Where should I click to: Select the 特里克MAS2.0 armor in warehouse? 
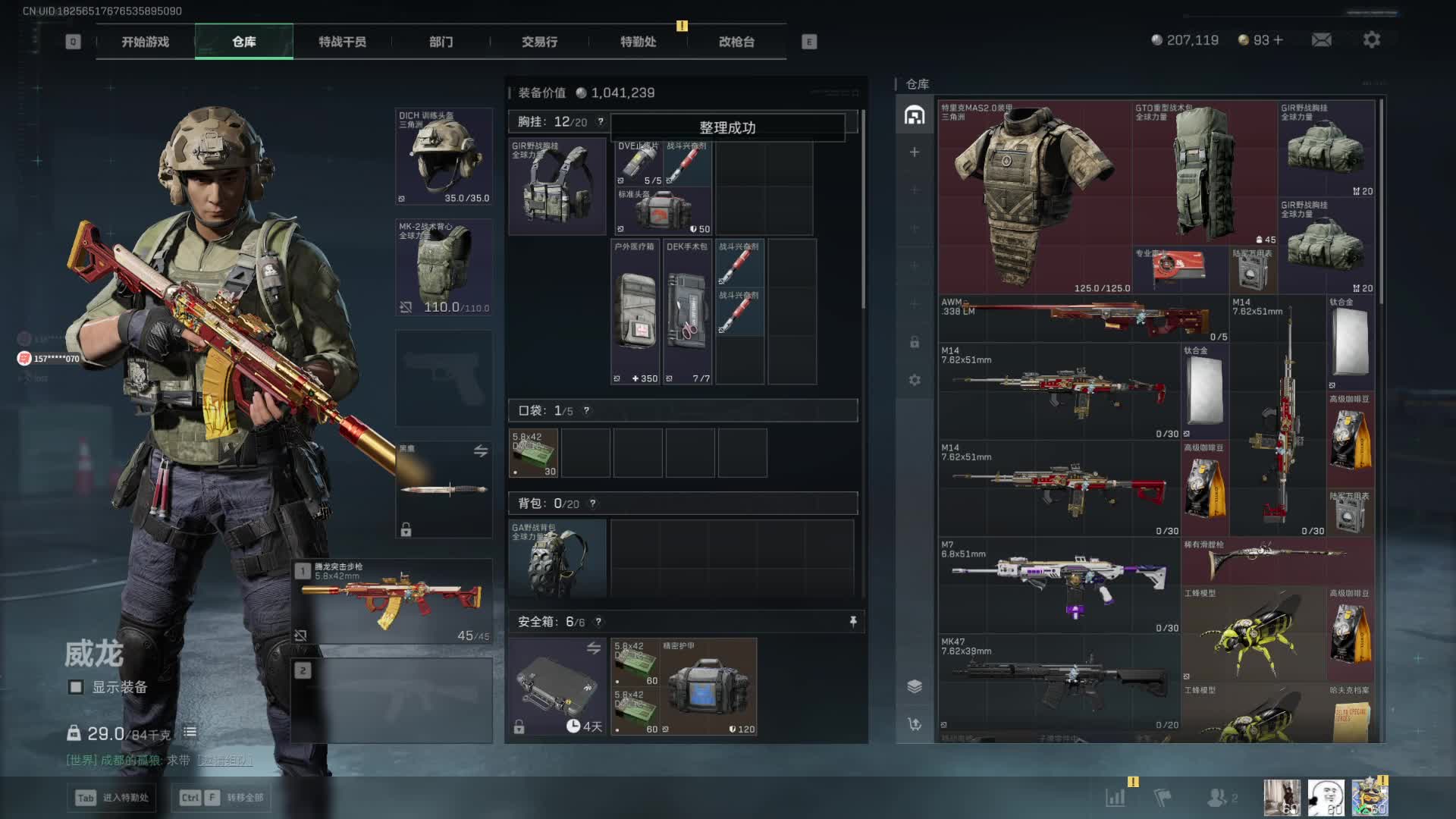(1034, 197)
